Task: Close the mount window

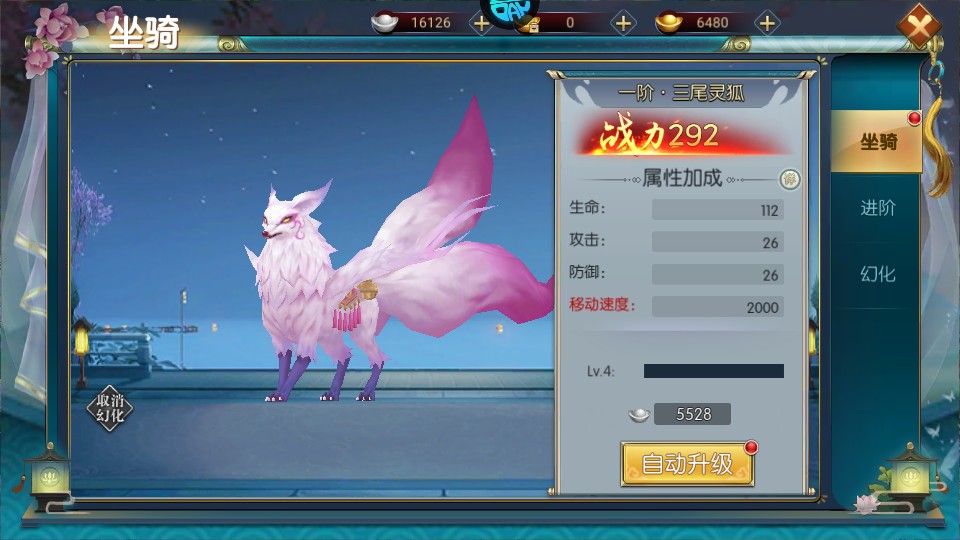Action: point(917,27)
